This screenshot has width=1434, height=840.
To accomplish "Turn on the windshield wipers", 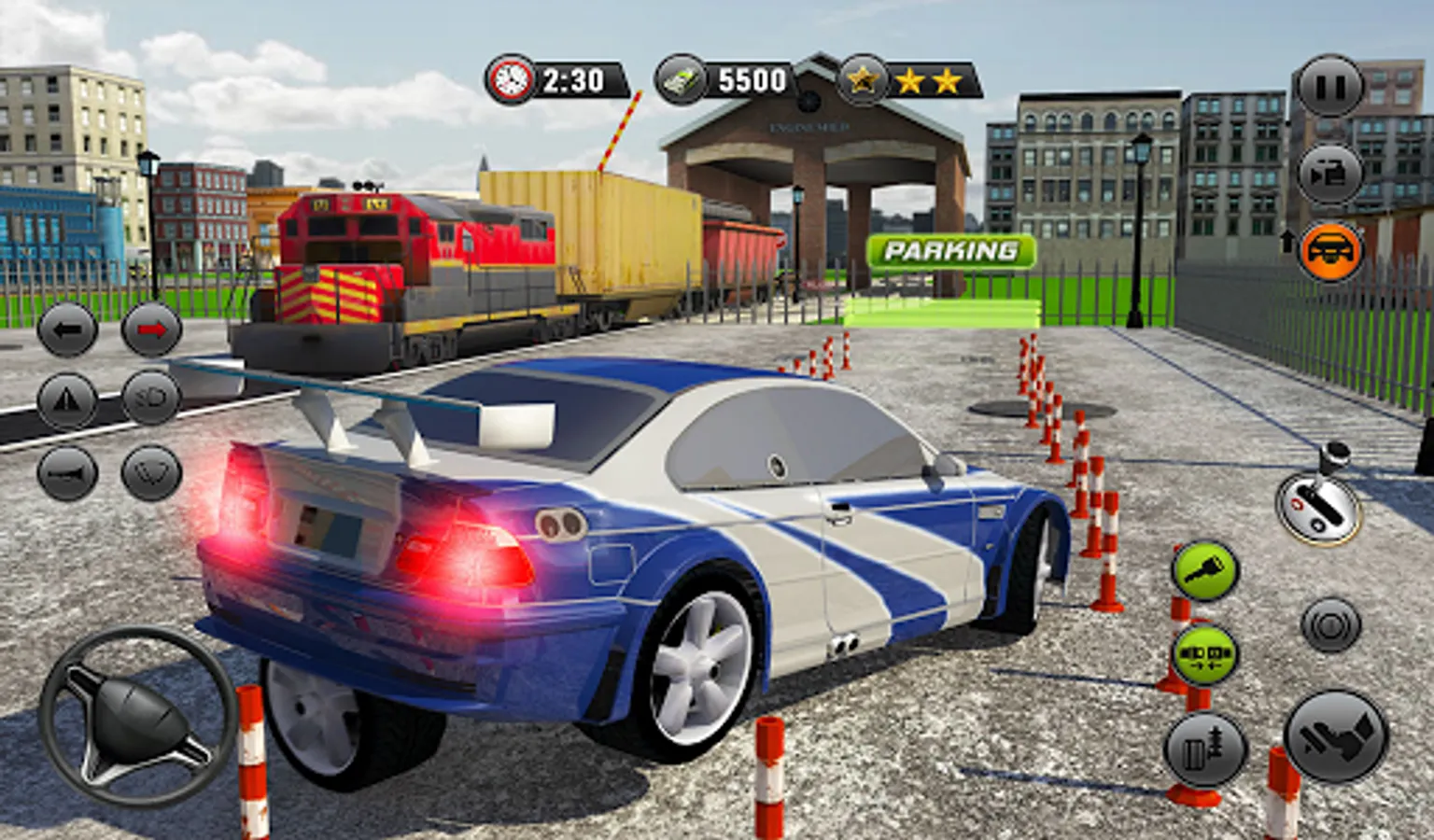I will pyautogui.click(x=151, y=473).
